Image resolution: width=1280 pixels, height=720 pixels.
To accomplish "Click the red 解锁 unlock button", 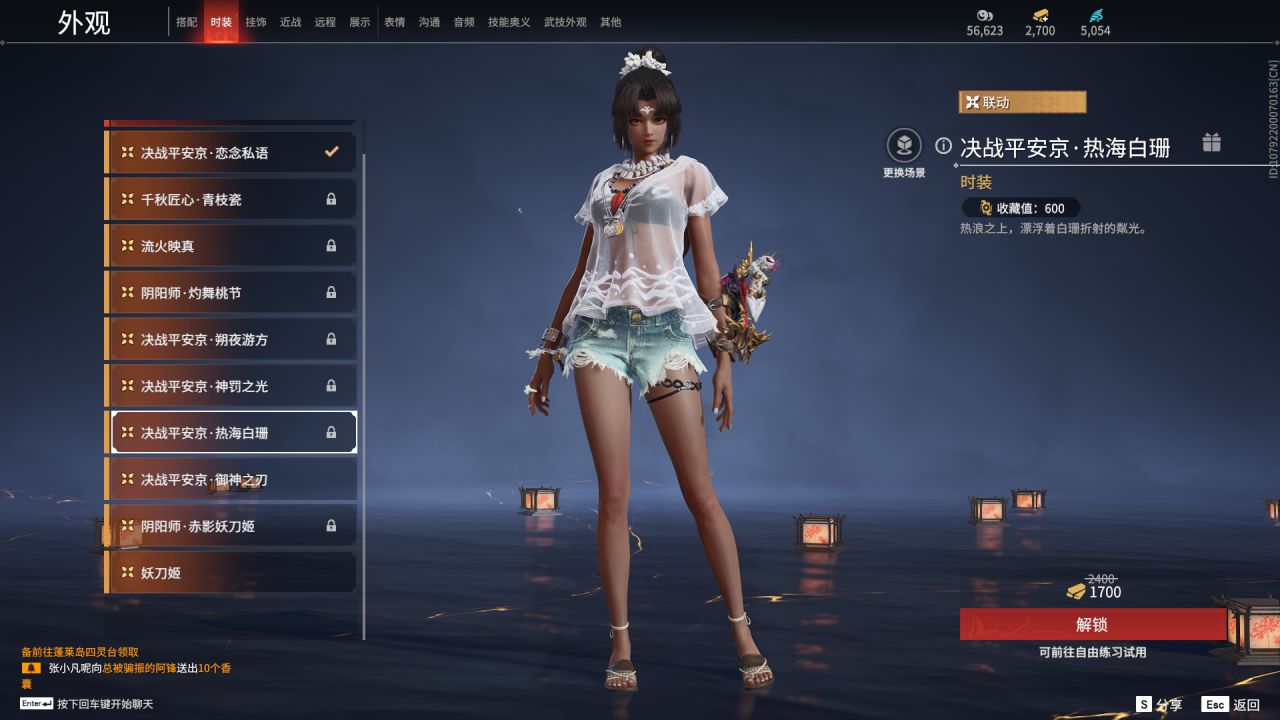I will pos(1092,625).
